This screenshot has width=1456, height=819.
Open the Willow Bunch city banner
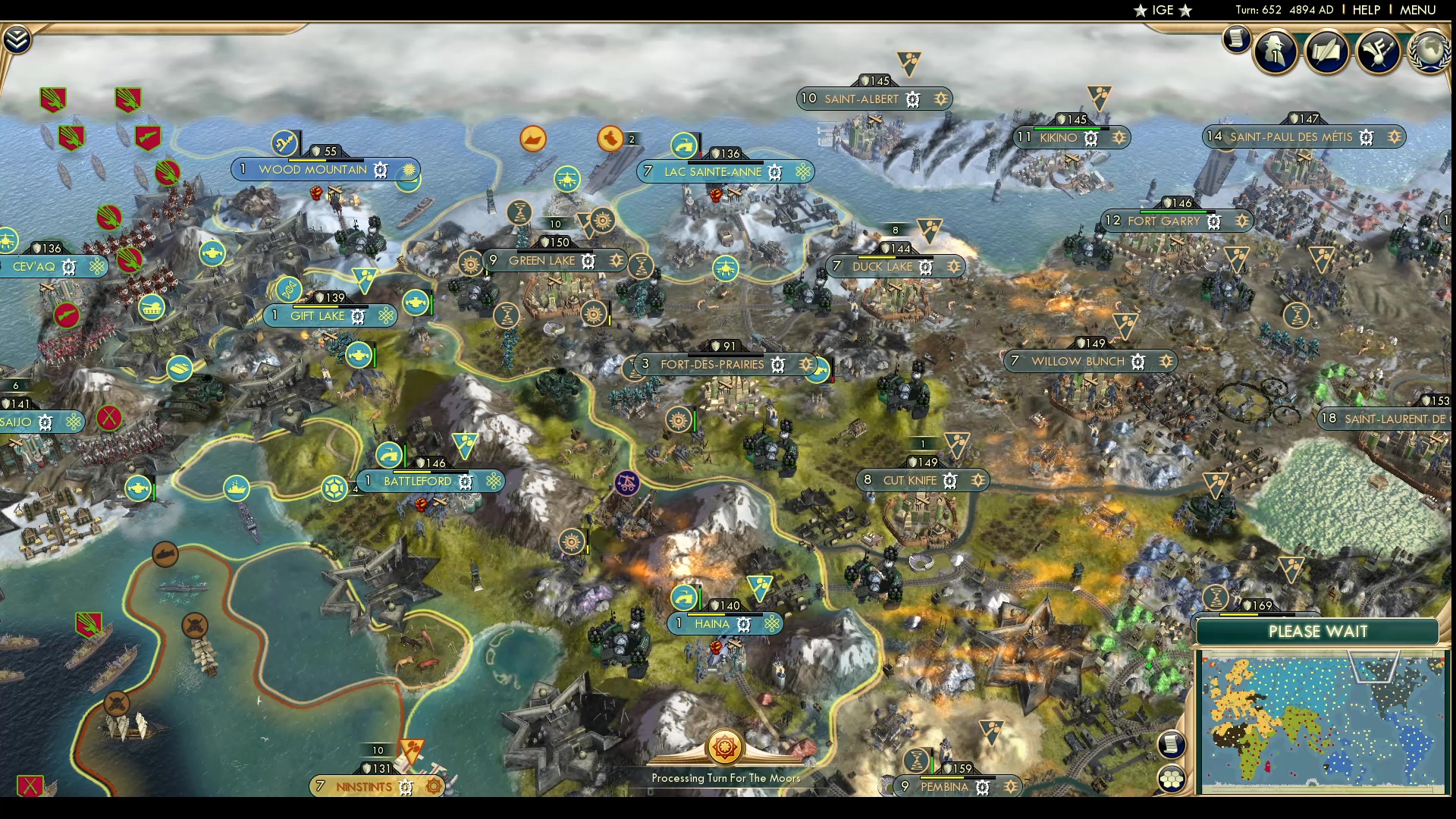tap(1077, 362)
